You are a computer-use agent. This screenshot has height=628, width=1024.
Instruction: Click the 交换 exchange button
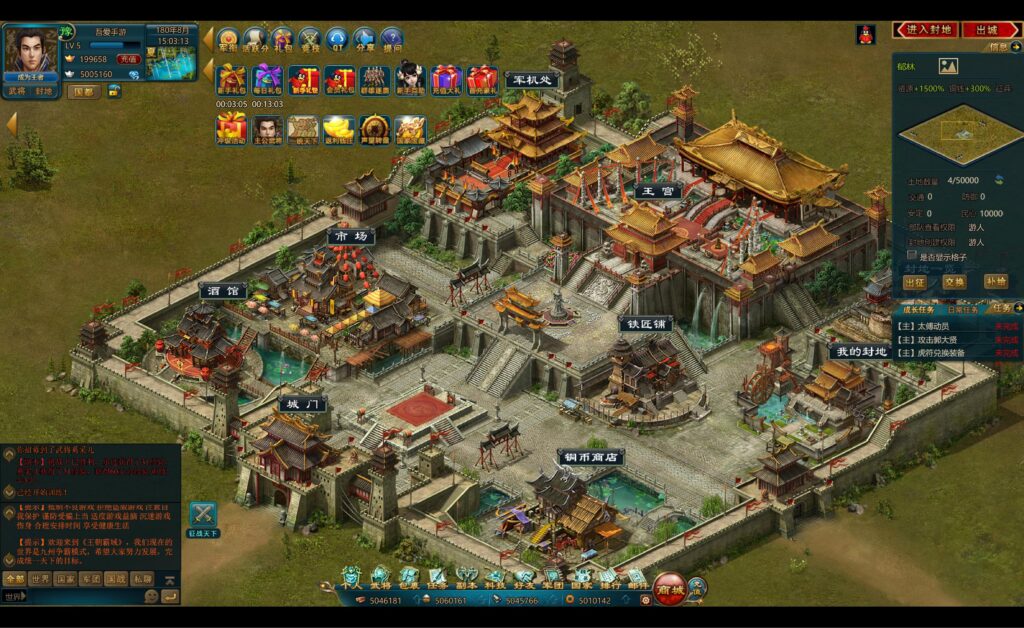click(x=954, y=282)
